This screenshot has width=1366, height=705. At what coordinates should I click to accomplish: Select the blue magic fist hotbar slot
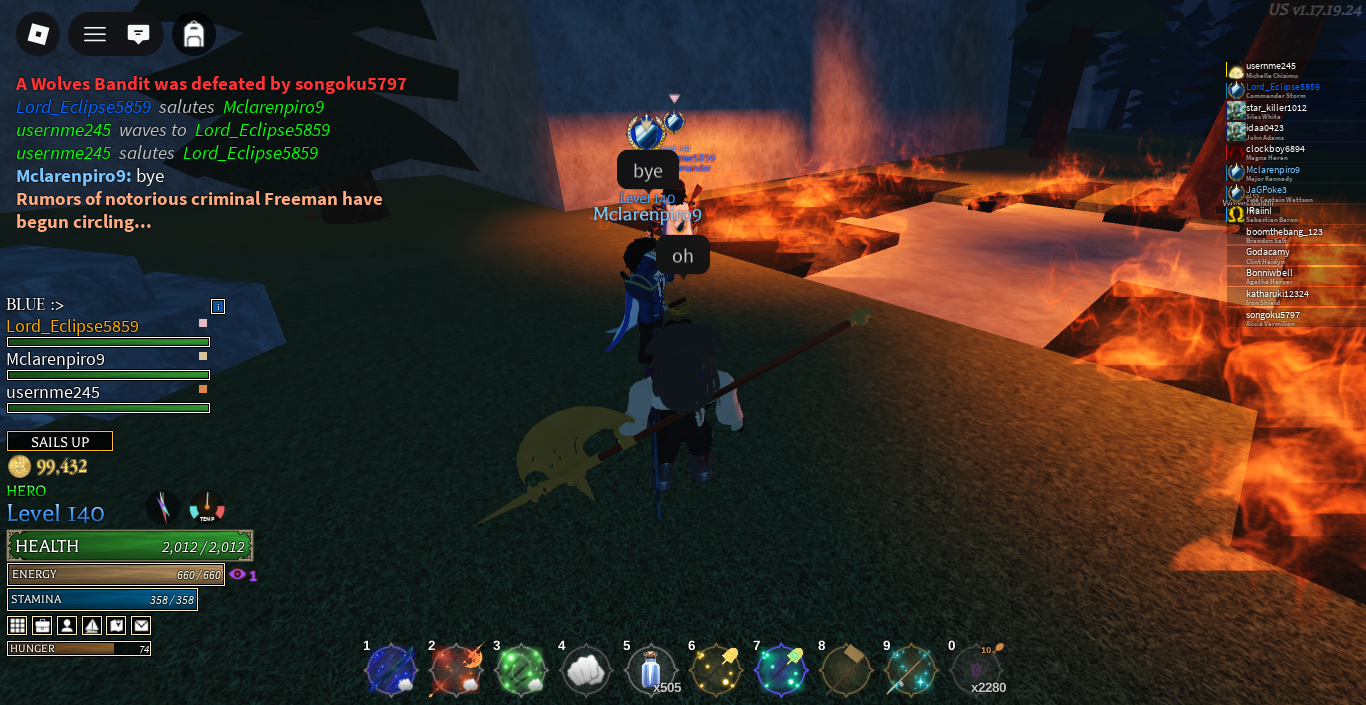(x=390, y=670)
